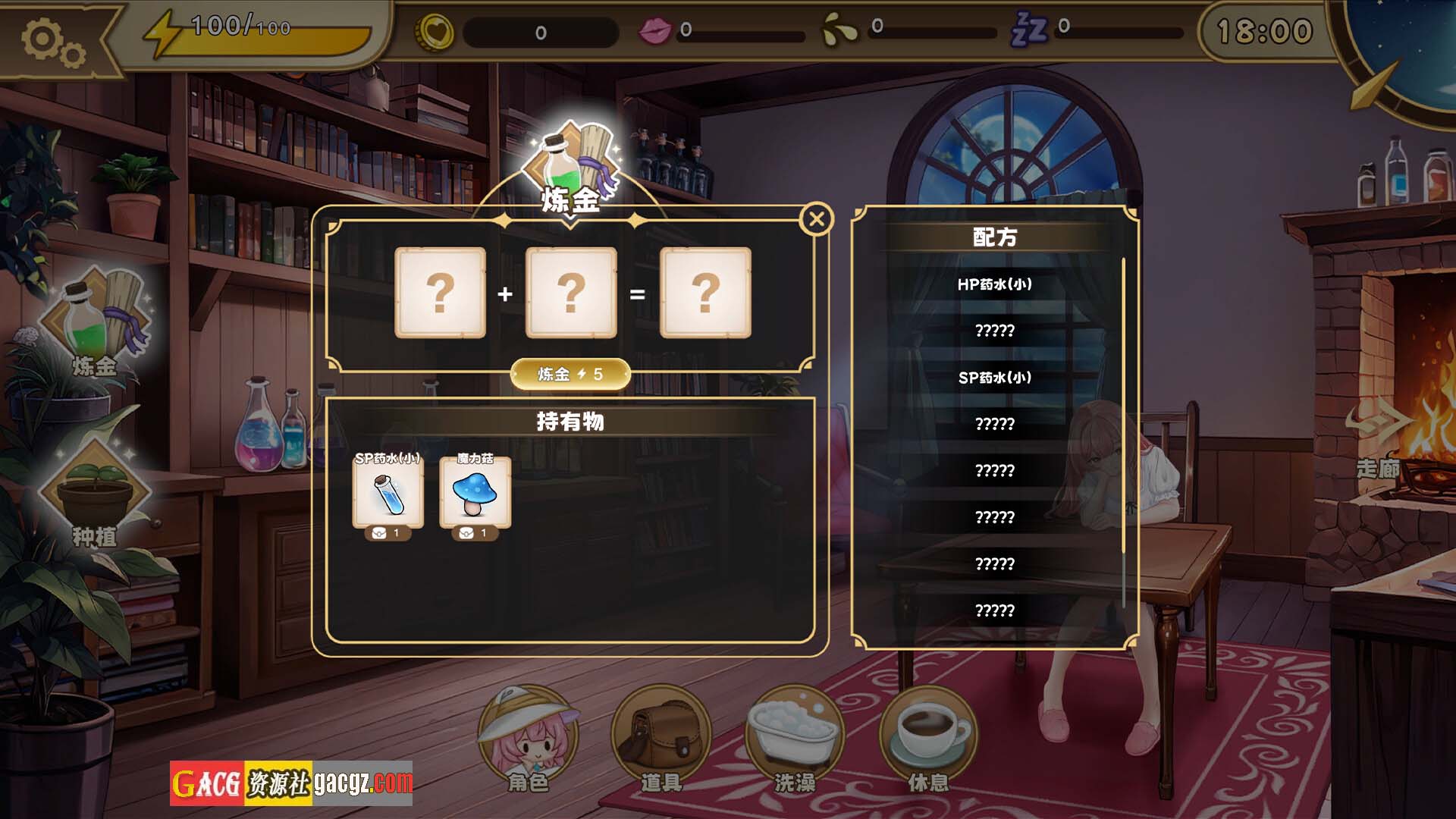Select the SP药水(小) inventory item
Screen dimensions: 1456x819
click(388, 493)
